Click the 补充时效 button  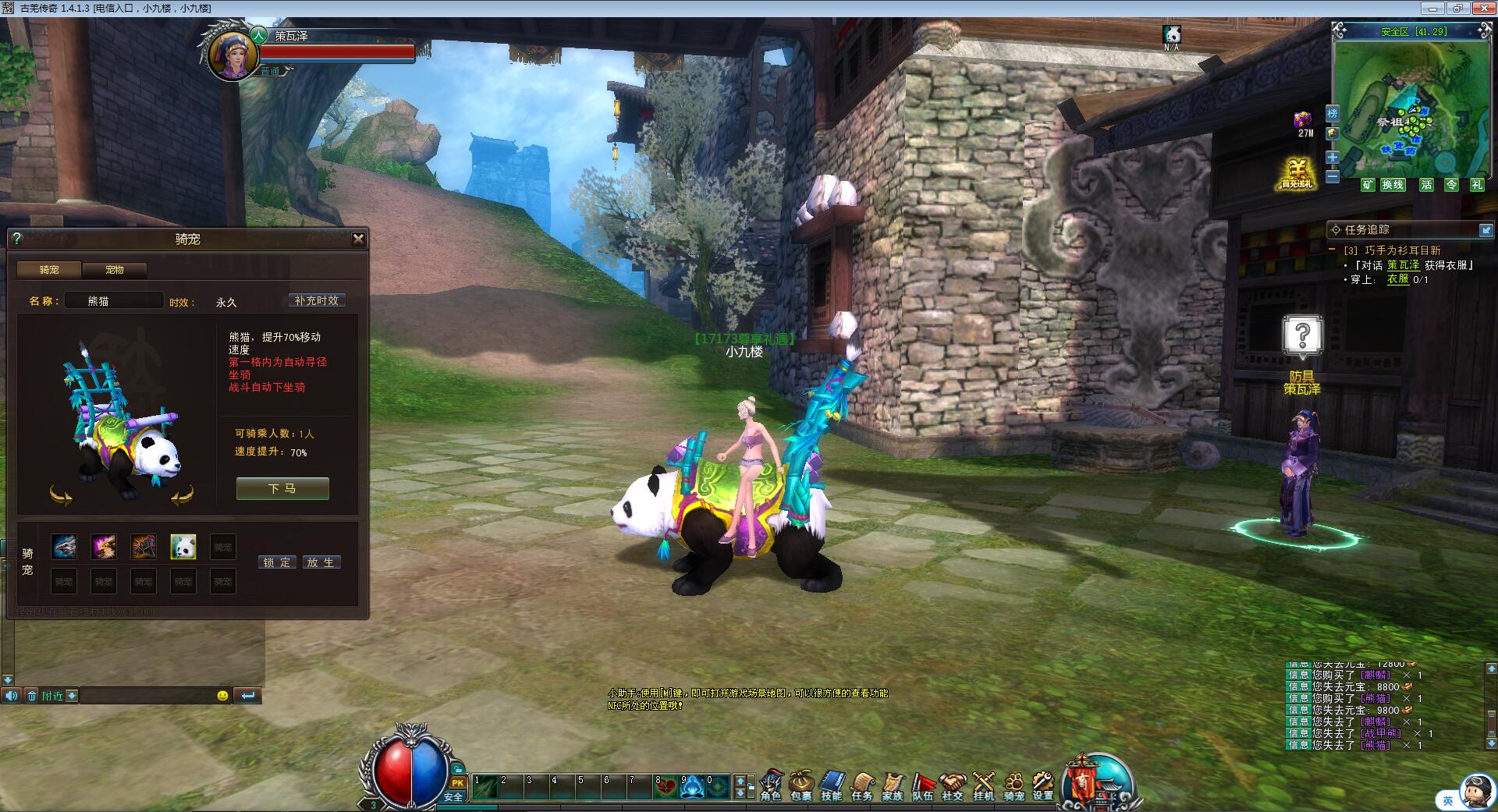point(317,301)
